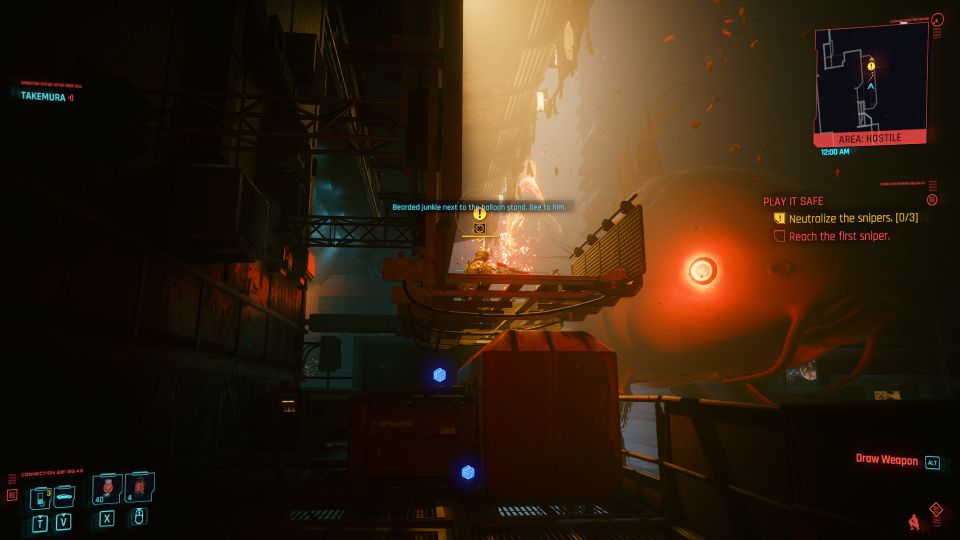Open the minimap
This screenshot has width=960, height=540.
click(869, 80)
